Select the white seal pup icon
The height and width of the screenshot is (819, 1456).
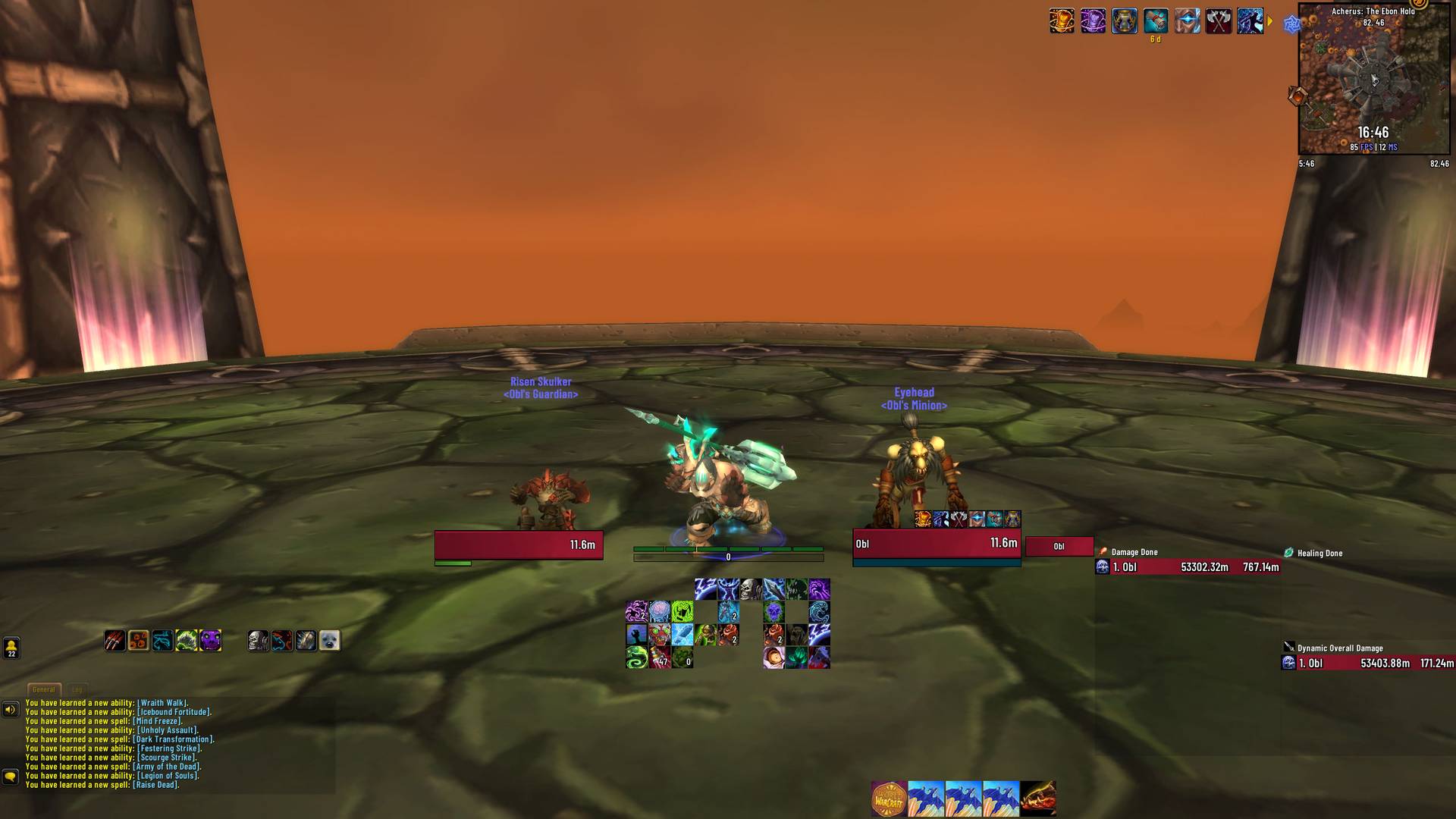click(x=329, y=641)
